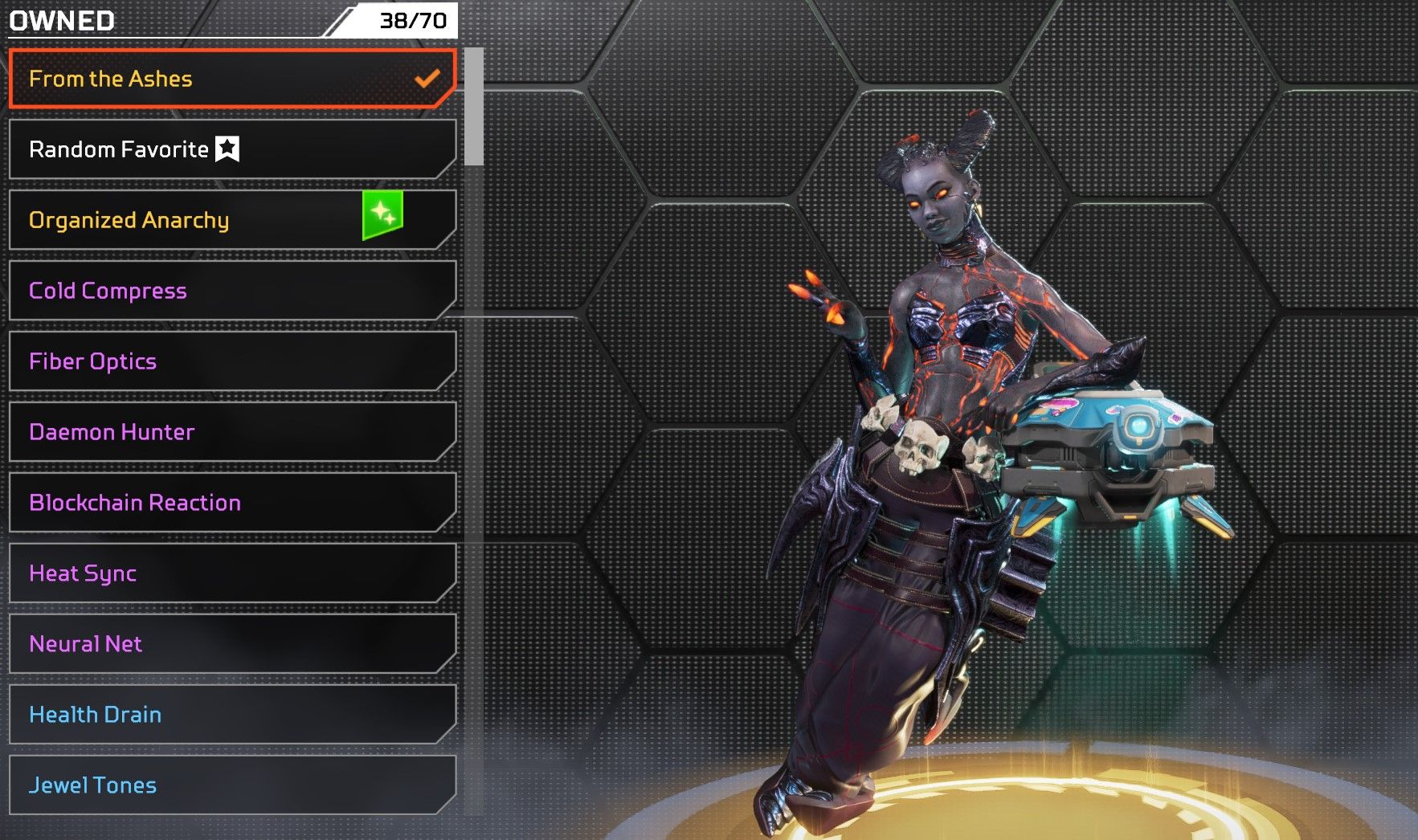
Task: Select the Organized Anarchy skin
Action: coord(231,220)
